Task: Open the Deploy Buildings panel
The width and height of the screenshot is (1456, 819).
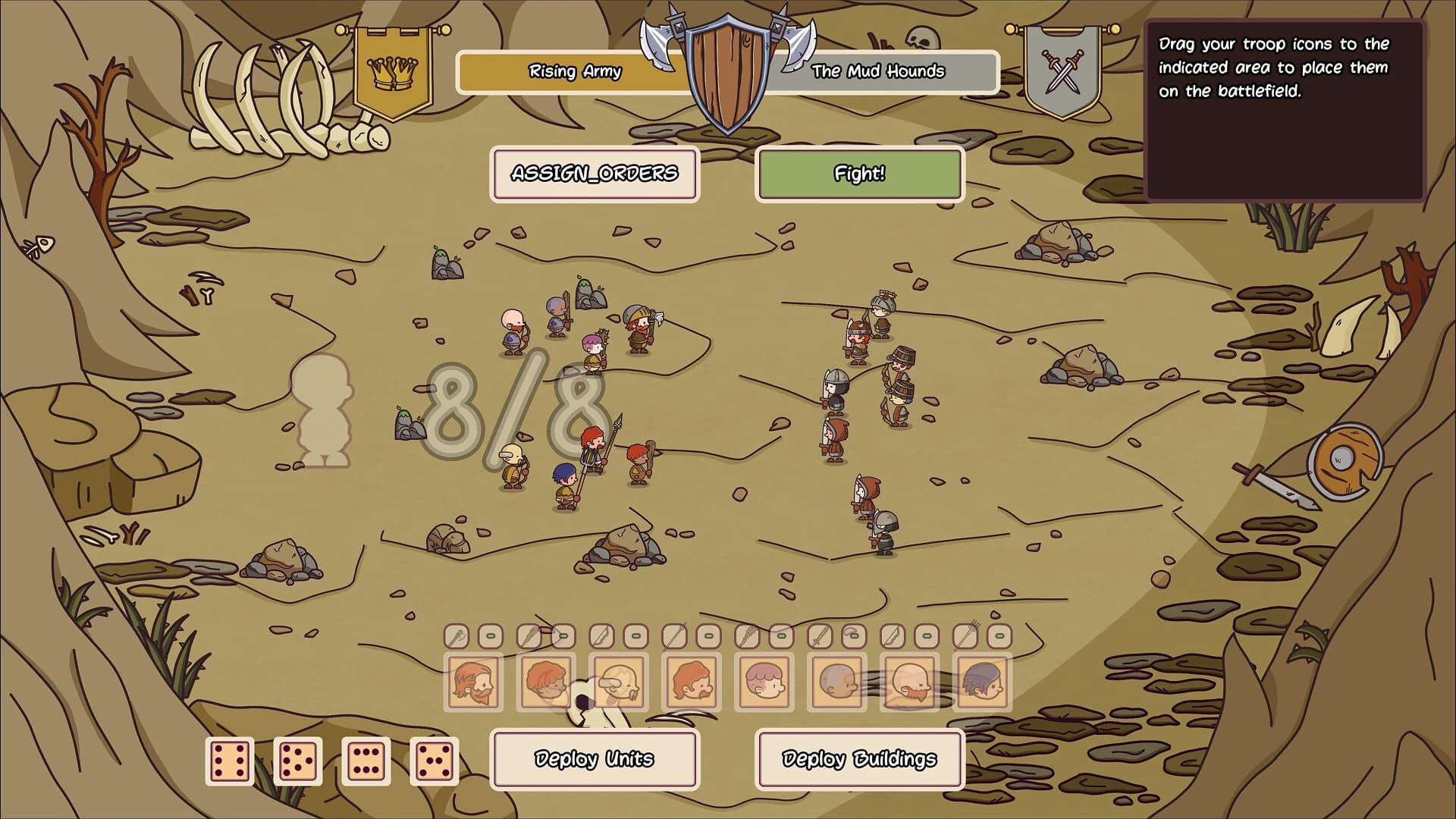Action: 860,758
